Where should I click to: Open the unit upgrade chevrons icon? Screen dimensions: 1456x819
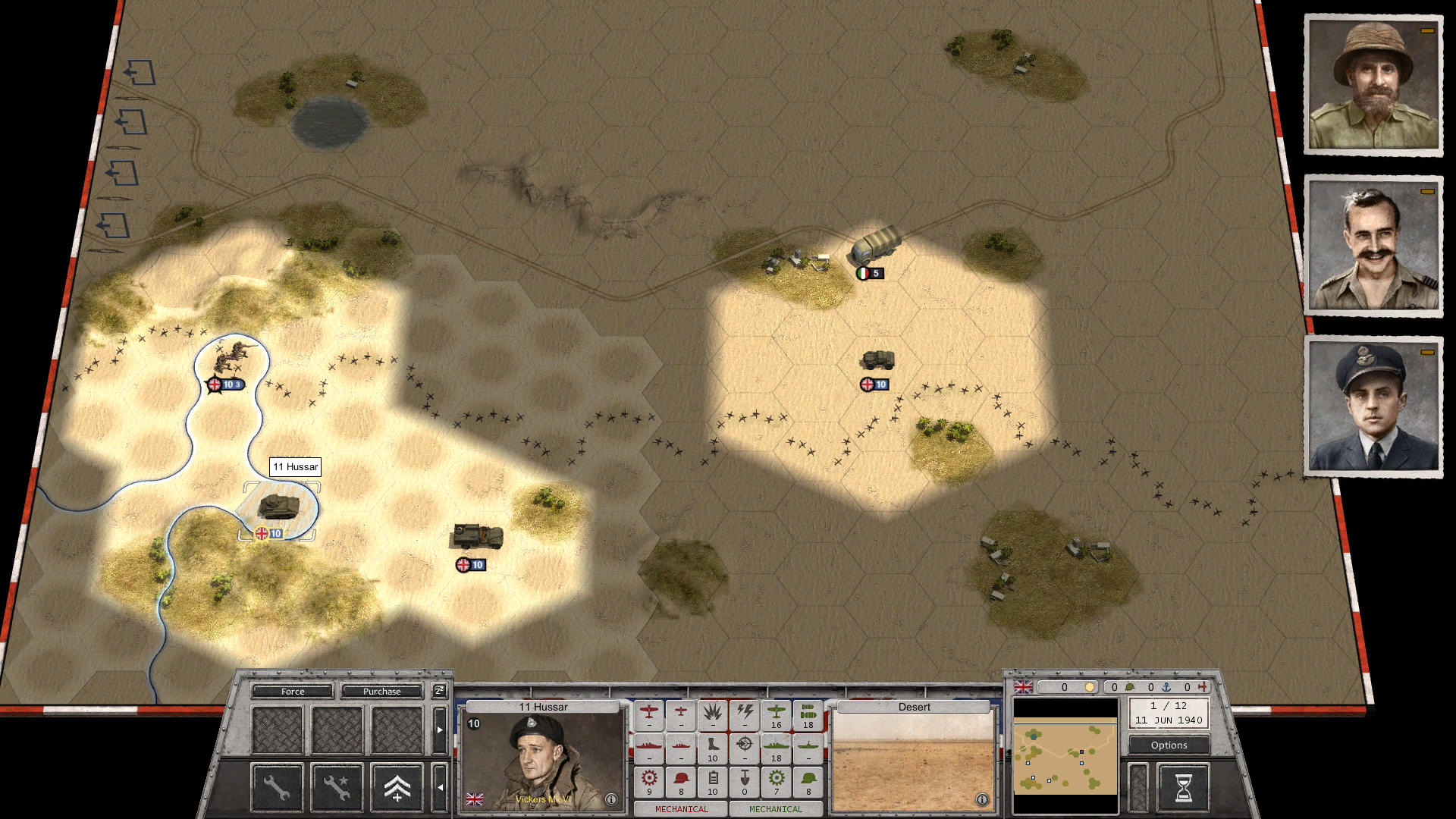[x=397, y=789]
